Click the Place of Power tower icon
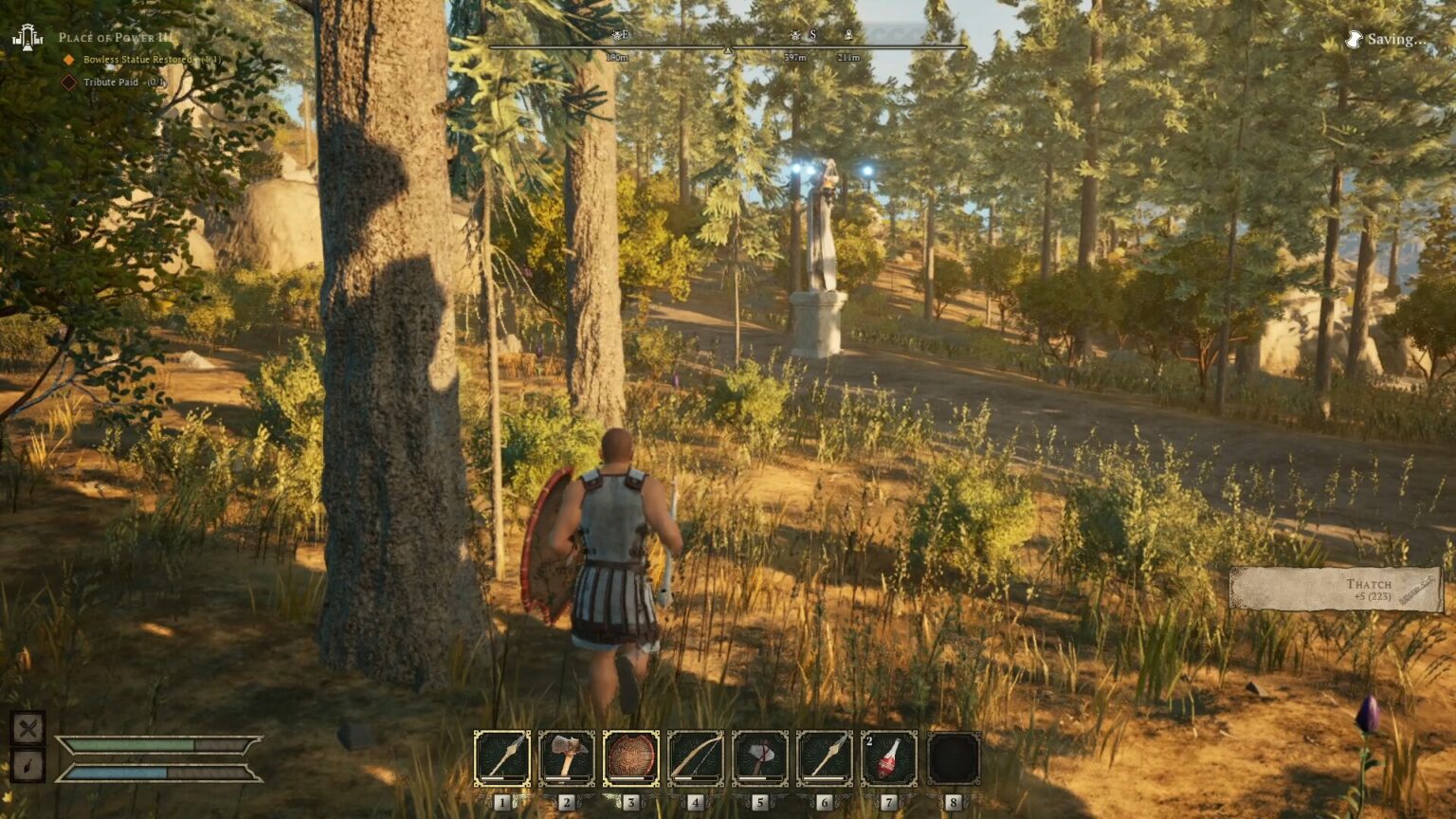This screenshot has height=819, width=1456. 28,38
